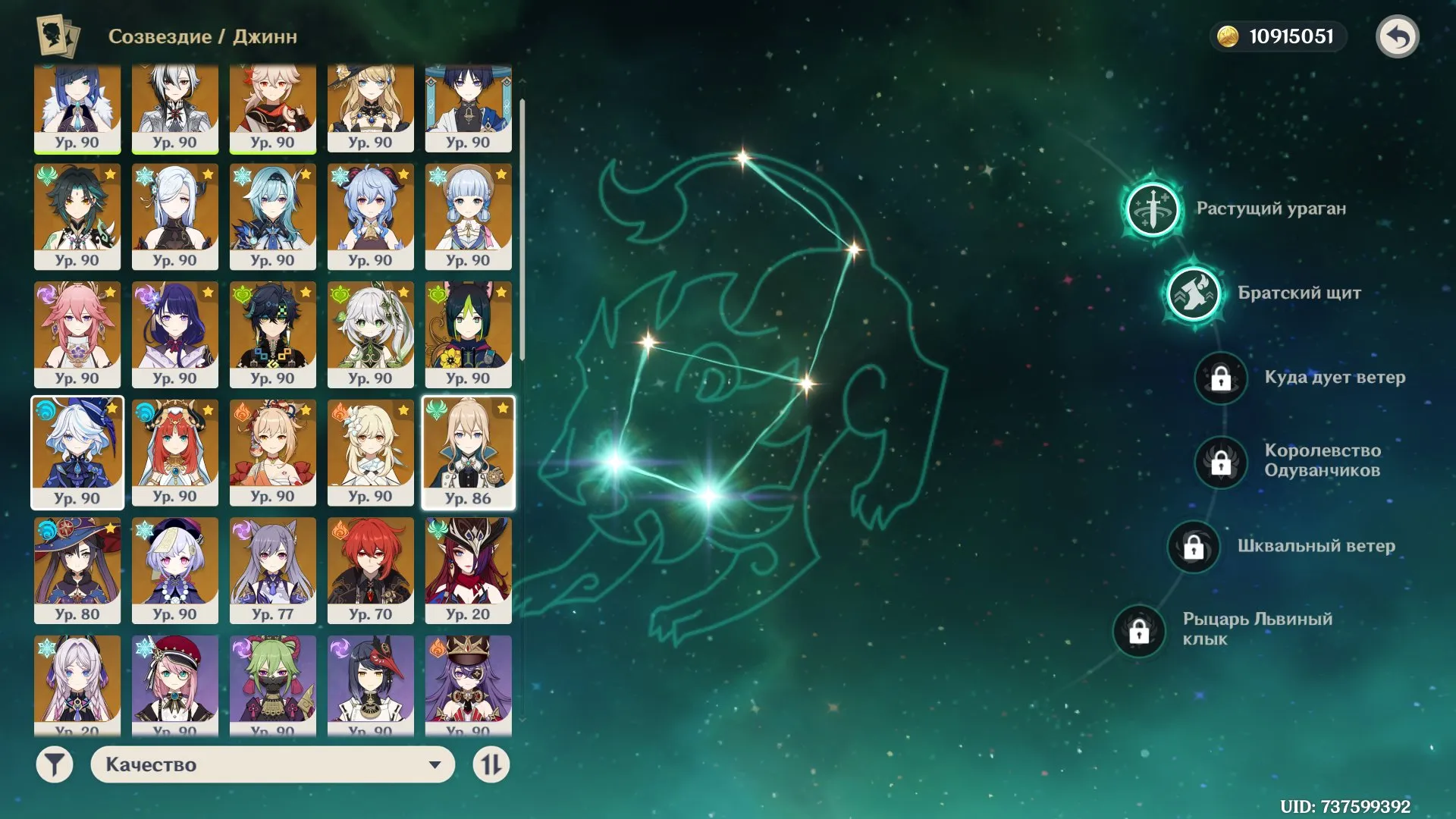The width and height of the screenshot is (1456, 819).
Task: Click the locked «Куда дует ветер» node
Action: (x=1219, y=378)
